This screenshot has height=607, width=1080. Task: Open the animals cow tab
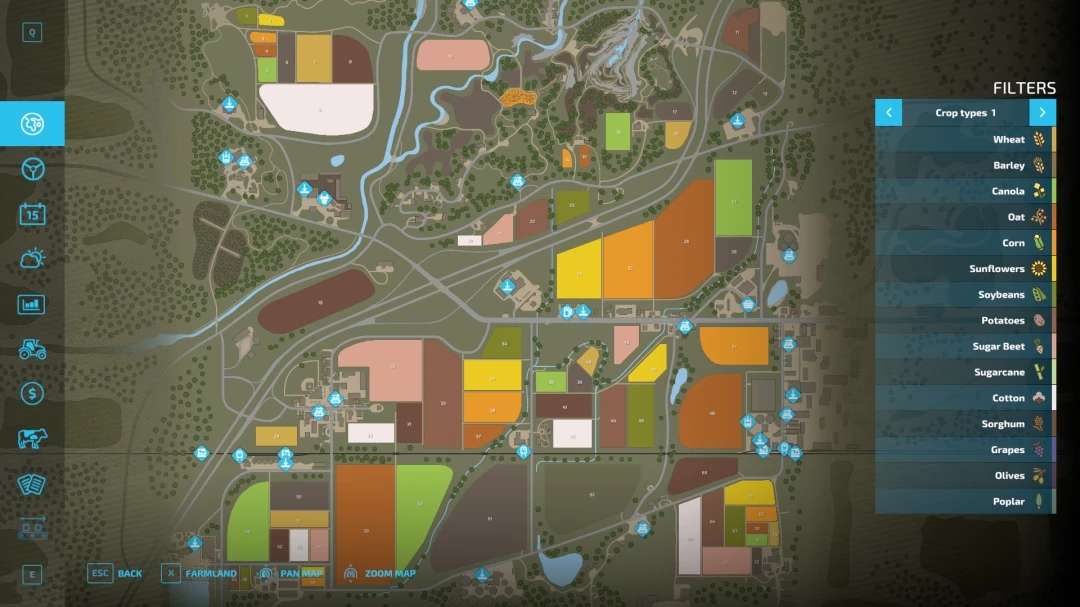32,439
